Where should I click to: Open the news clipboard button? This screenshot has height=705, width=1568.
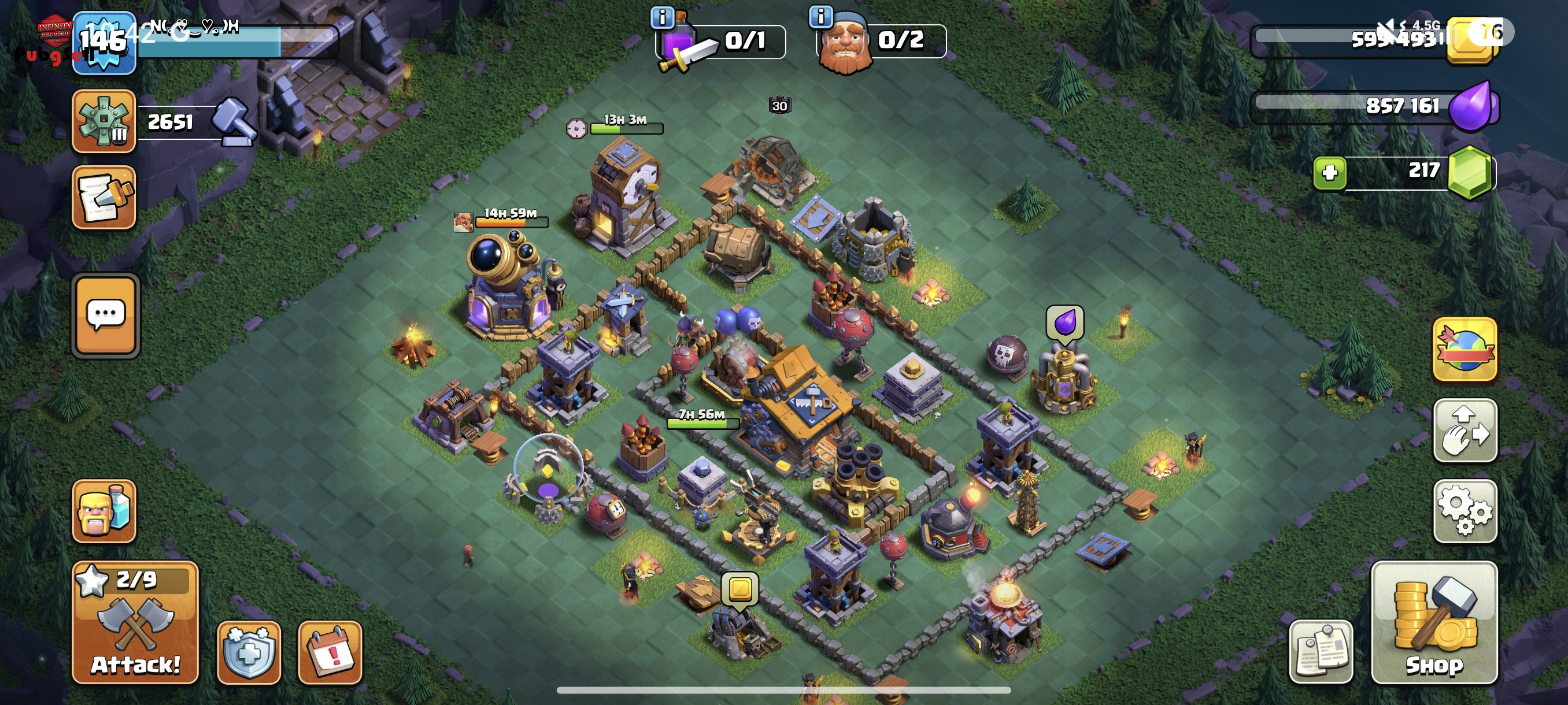click(1321, 652)
